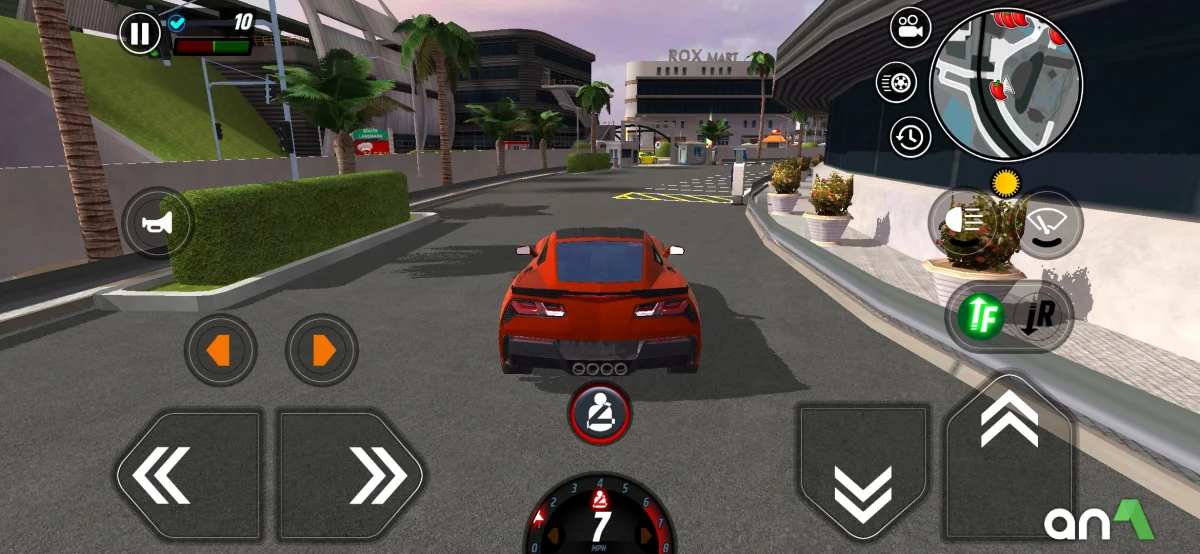
Task: Fasten the seatbelt icon
Action: [600, 412]
